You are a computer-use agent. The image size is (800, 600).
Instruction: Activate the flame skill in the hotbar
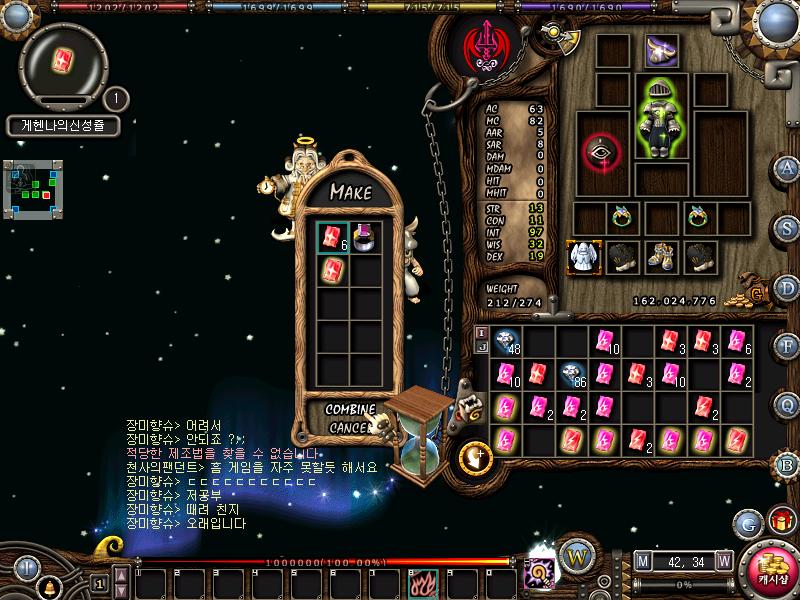coord(418,581)
